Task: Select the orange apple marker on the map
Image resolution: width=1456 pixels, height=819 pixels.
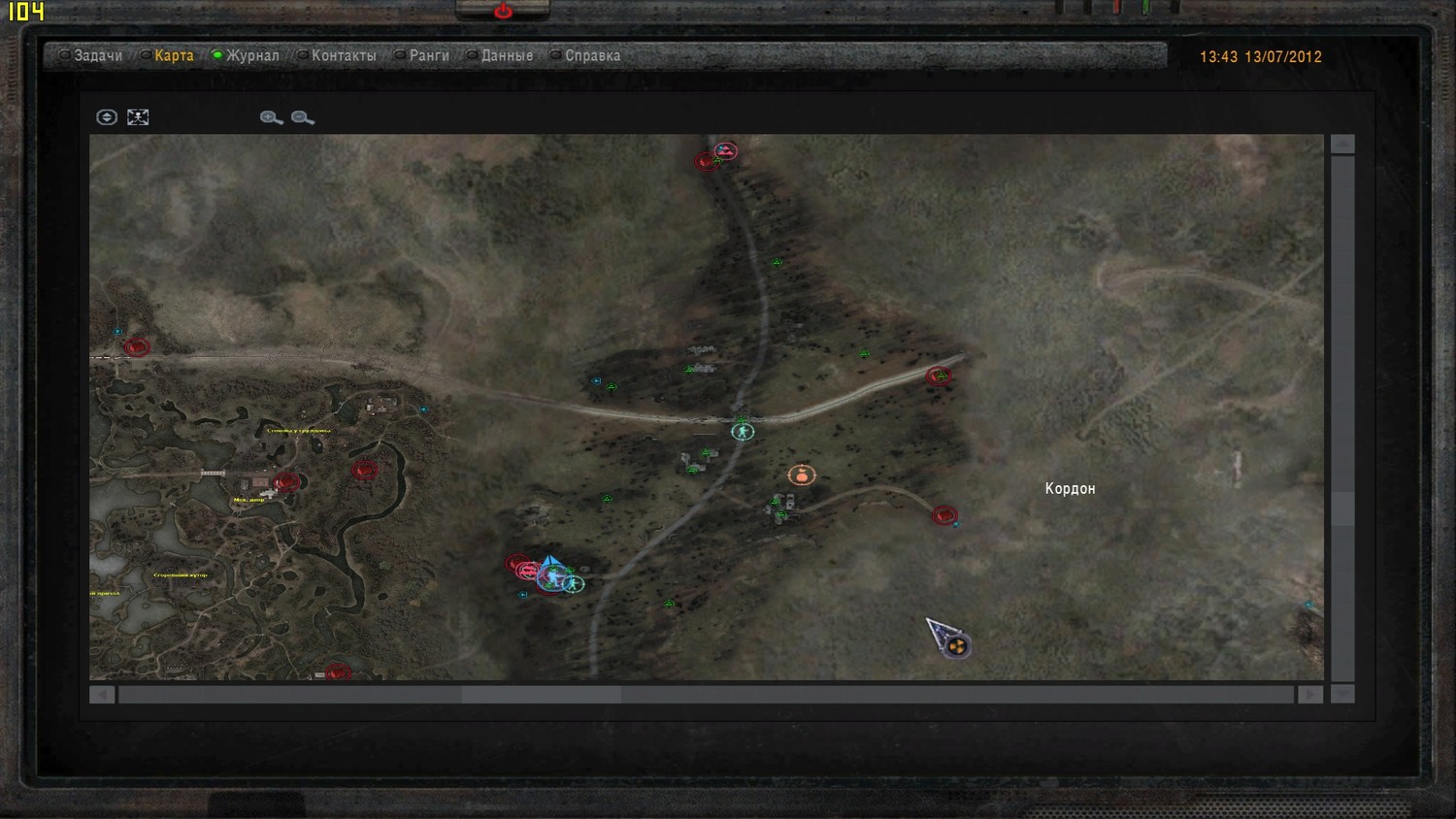Action: pyautogui.click(x=801, y=475)
